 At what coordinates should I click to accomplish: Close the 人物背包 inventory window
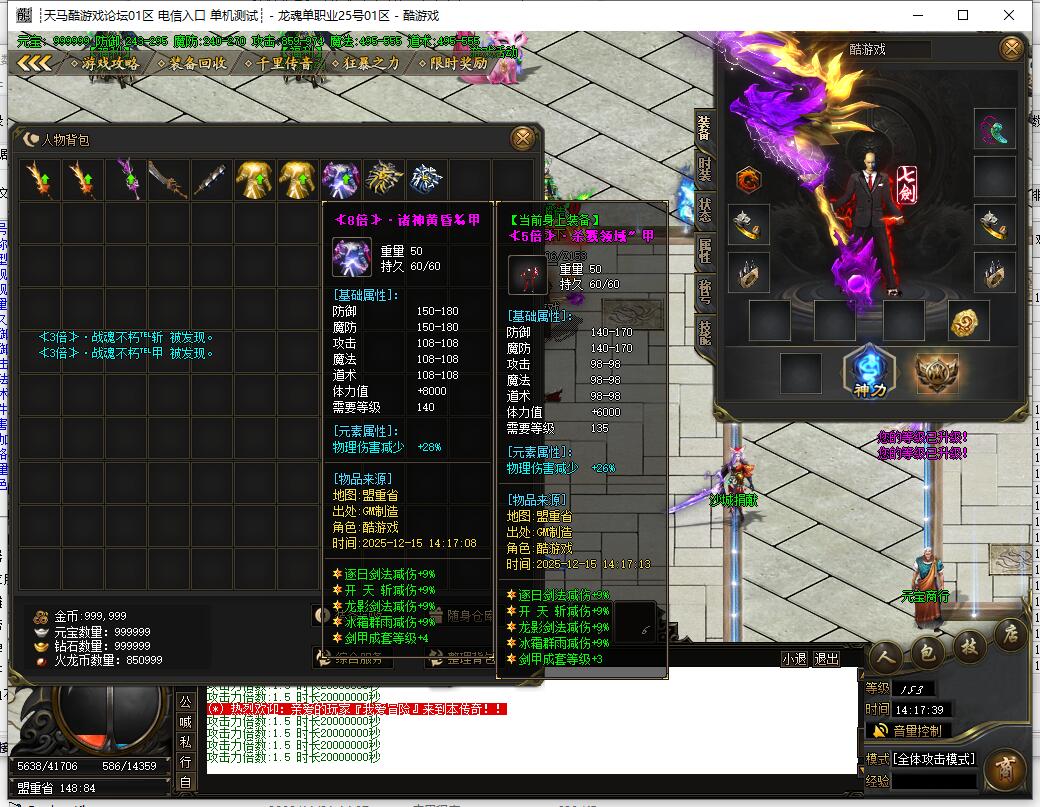(521, 138)
